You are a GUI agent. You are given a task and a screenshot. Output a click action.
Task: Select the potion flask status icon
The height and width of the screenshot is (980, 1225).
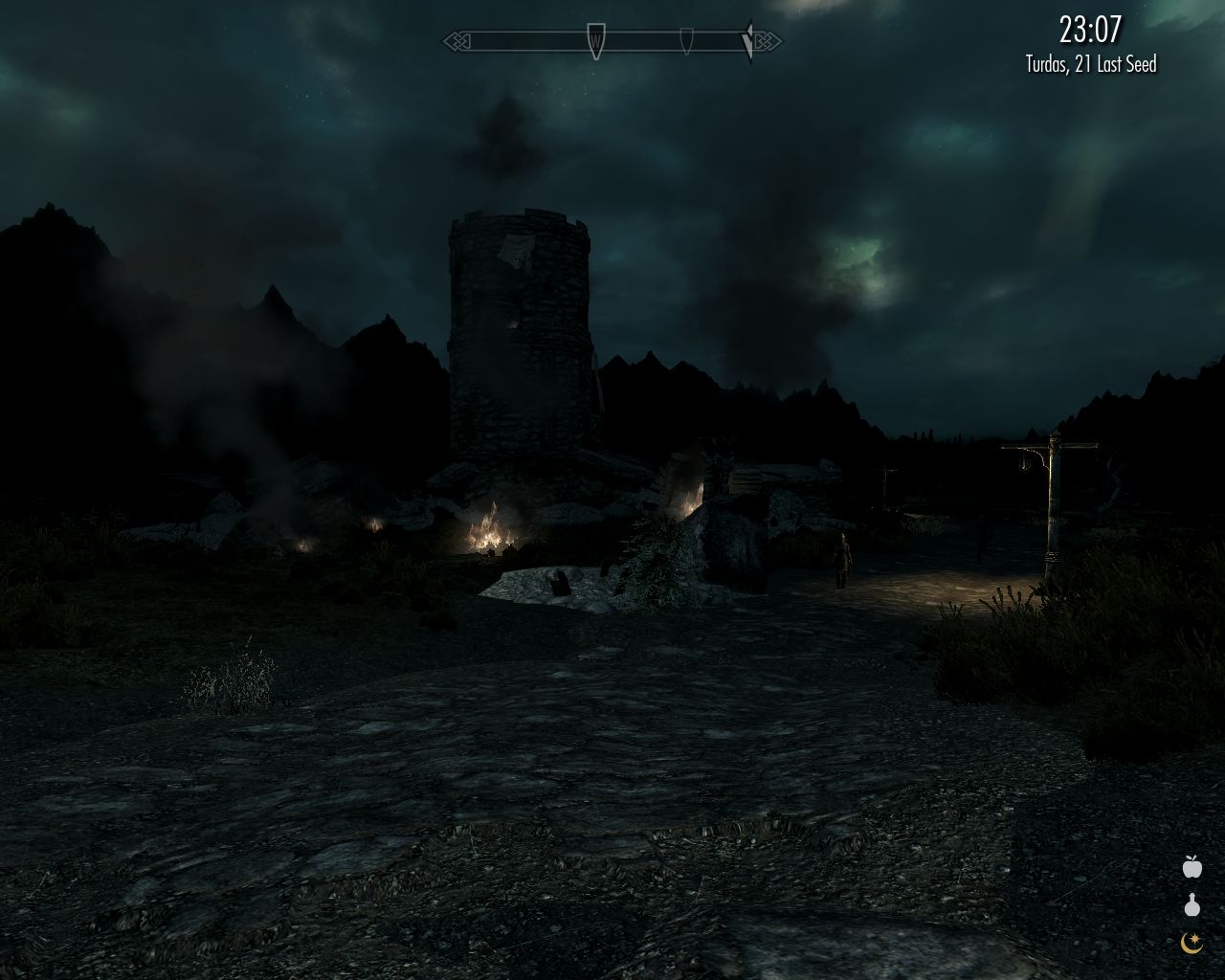1192,903
